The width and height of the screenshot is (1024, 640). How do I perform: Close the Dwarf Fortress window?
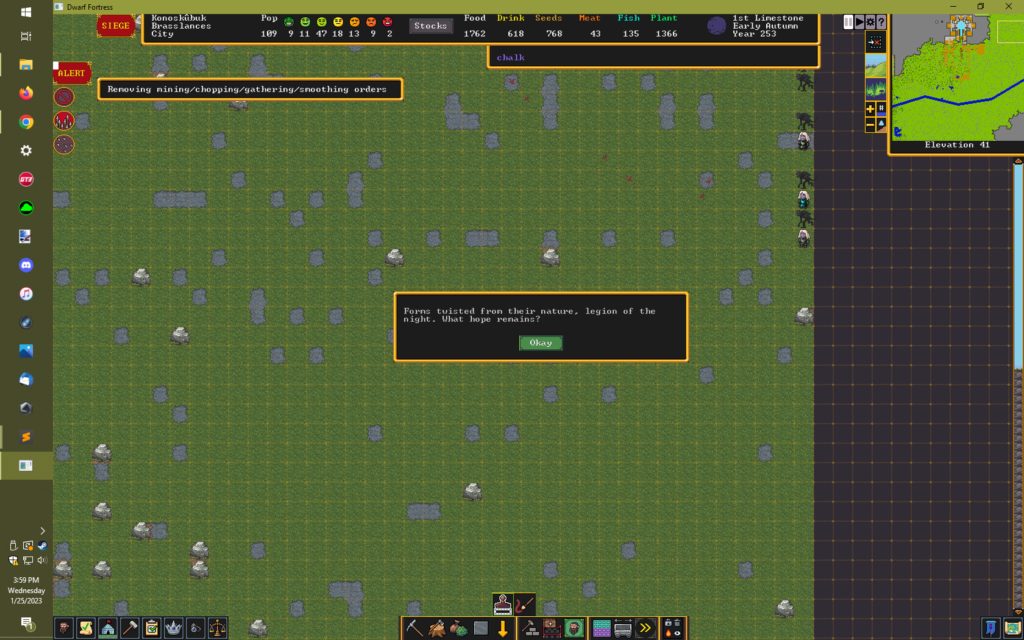(1005, 6)
